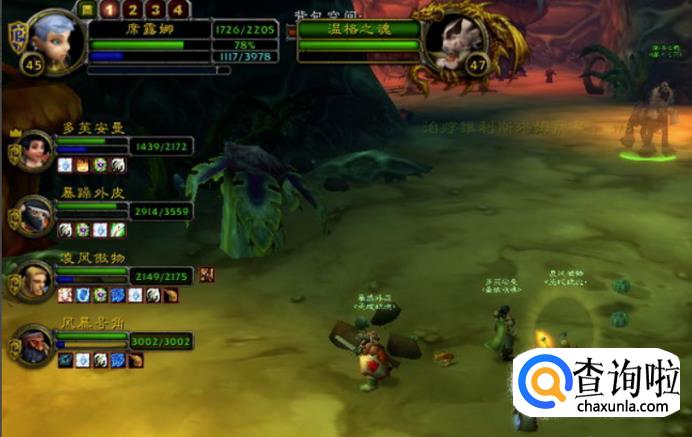
Task: Click tab number 1 above player frame
Action: pos(109,10)
